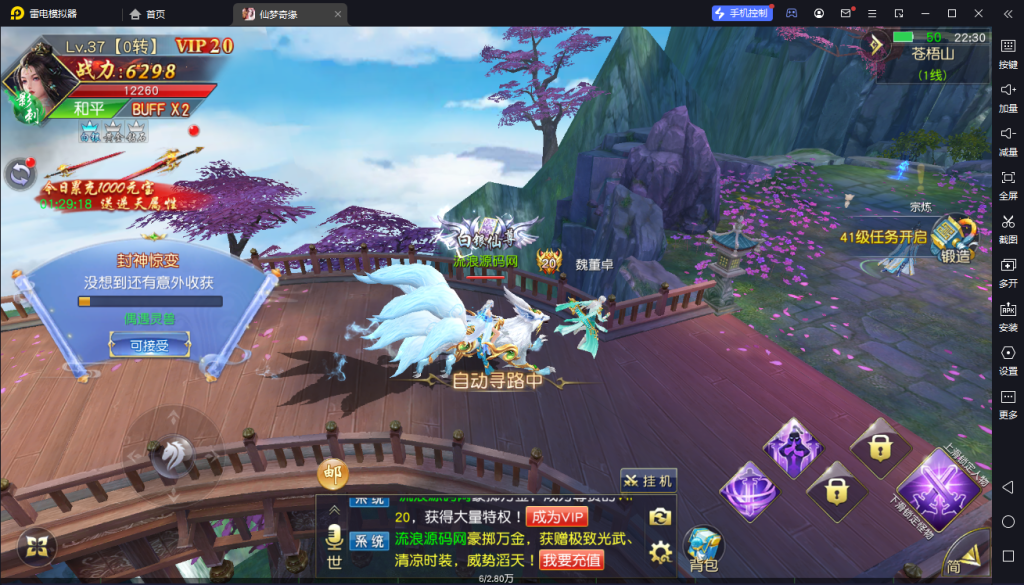The image size is (1024, 585).
Task: View the BUFF X2 details
Action: pyautogui.click(x=160, y=109)
